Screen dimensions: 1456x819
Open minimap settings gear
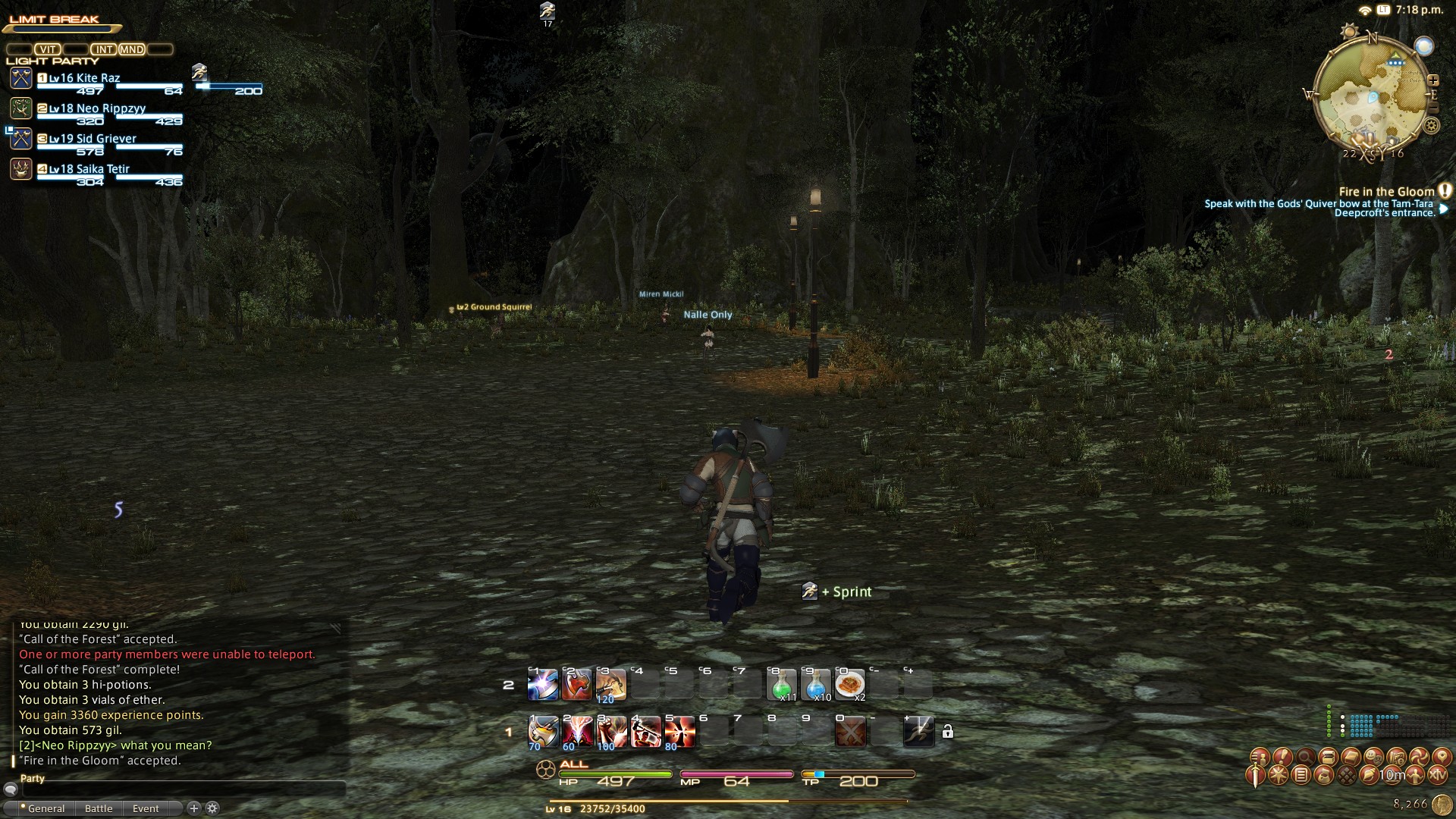1432,126
